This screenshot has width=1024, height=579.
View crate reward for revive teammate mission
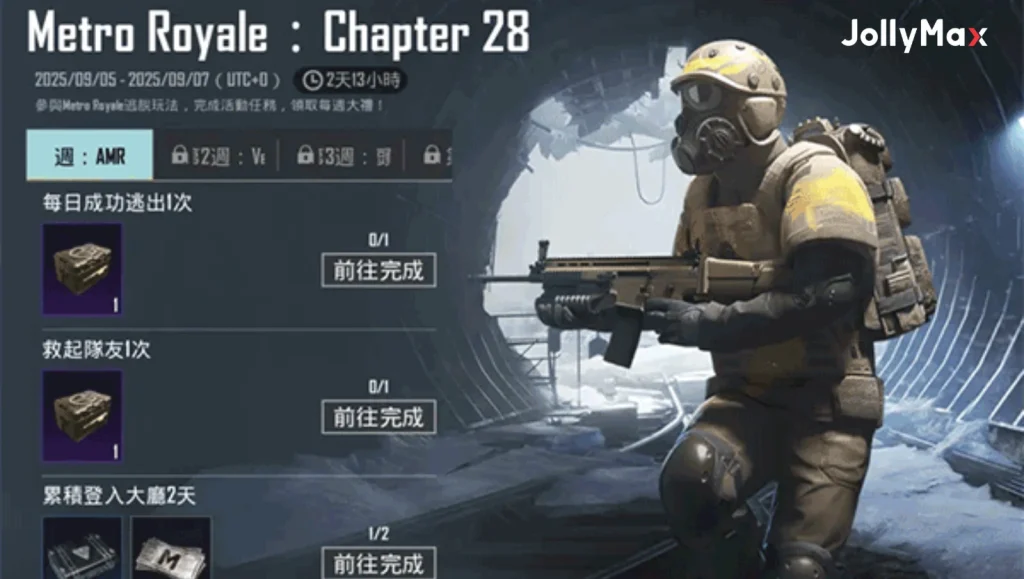pos(82,416)
